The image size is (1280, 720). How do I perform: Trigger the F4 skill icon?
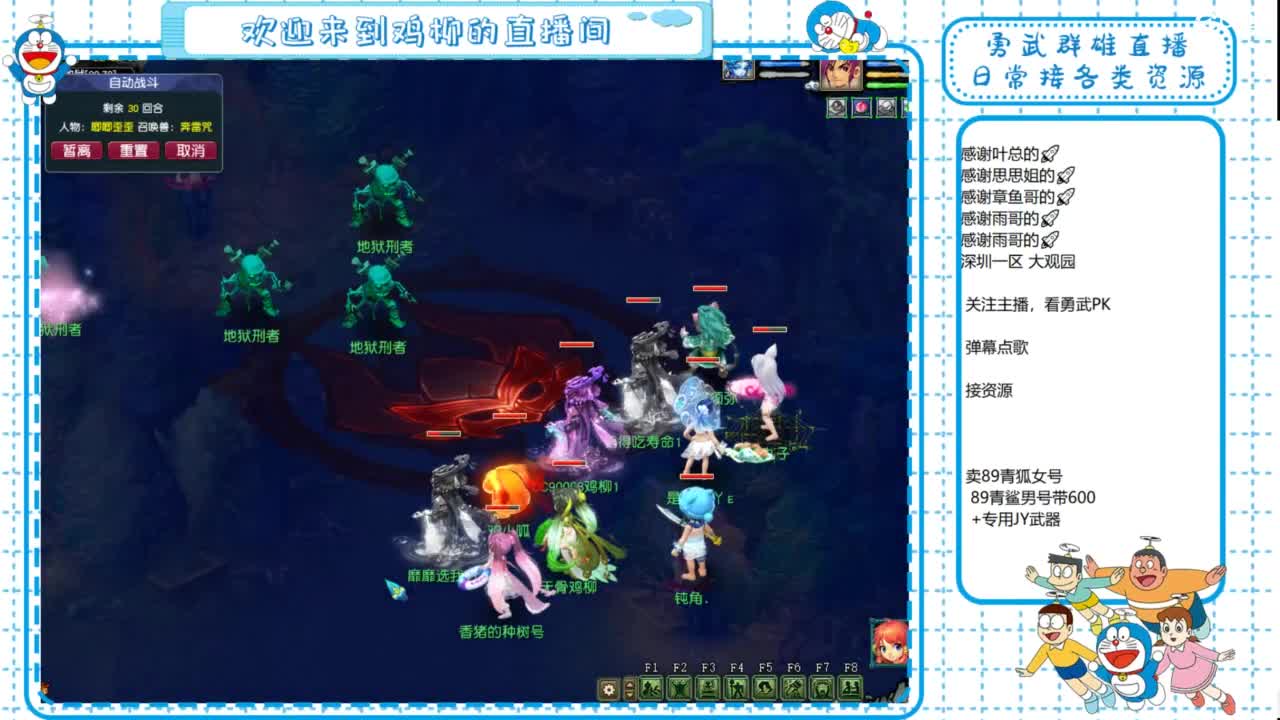(736, 687)
